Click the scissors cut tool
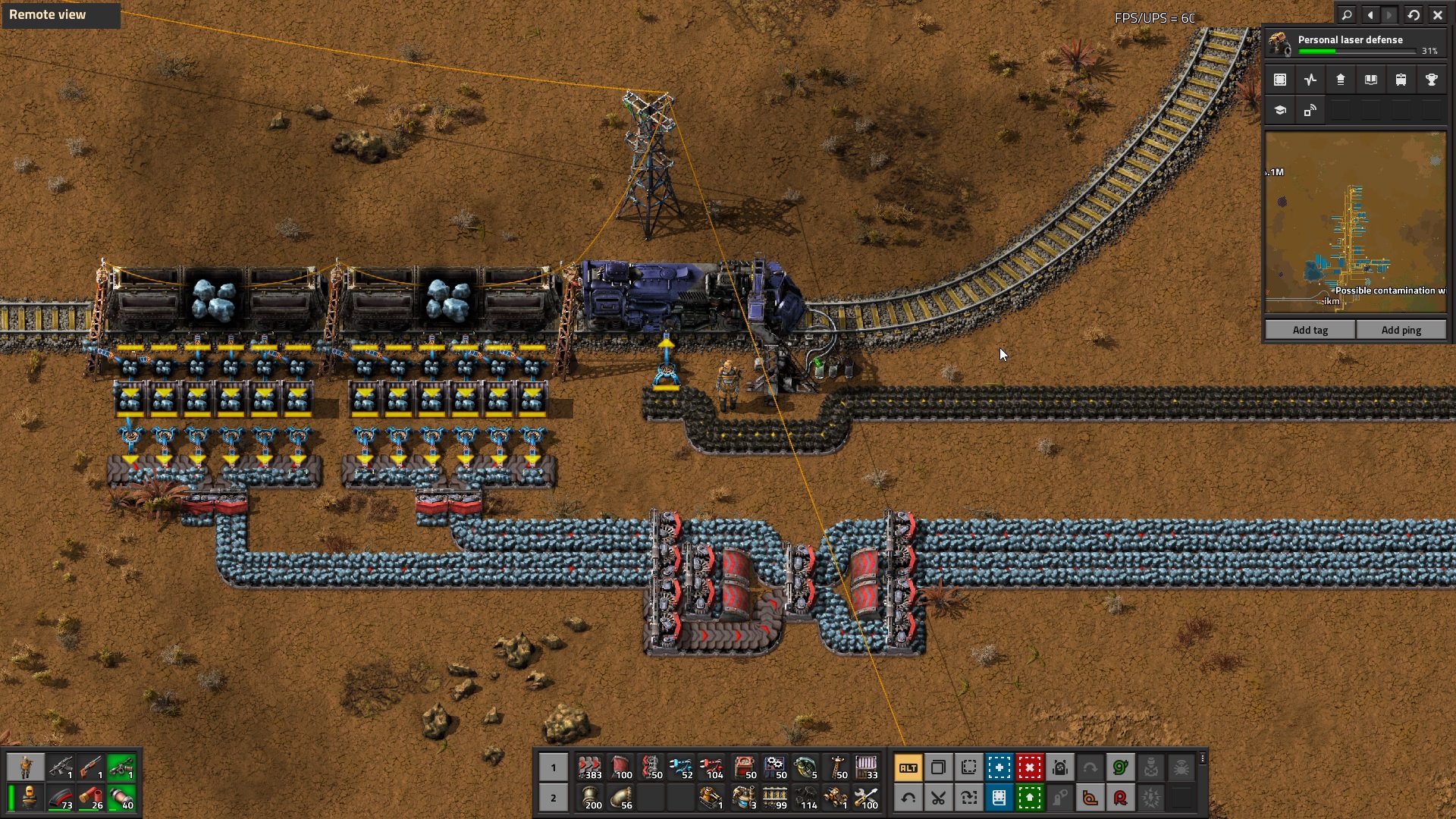The height and width of the screenshot is (819, 1456). tap(938, 798)
